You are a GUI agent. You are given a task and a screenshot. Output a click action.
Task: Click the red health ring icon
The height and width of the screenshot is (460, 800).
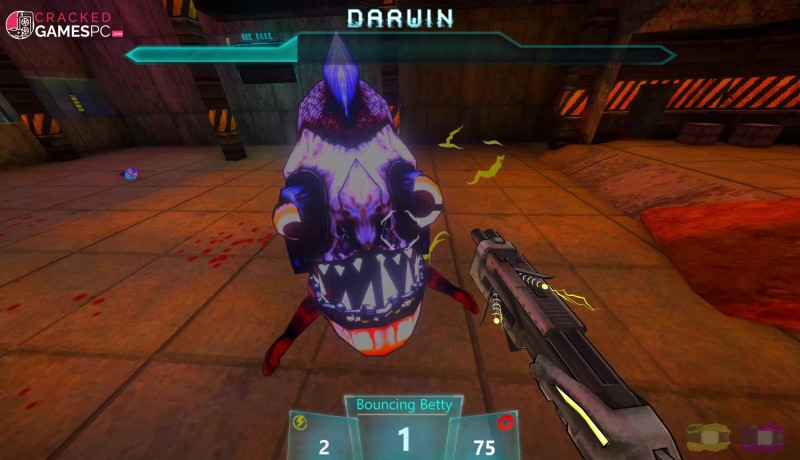point(506,422)
